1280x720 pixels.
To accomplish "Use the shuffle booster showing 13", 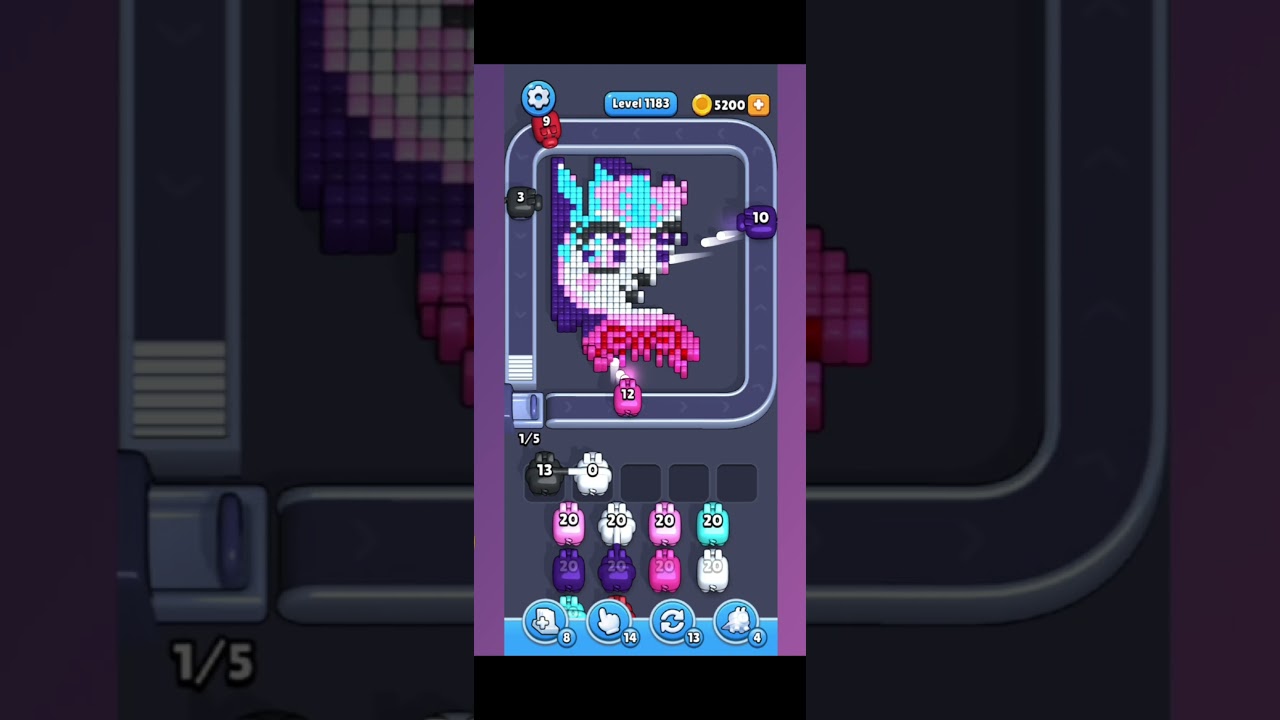I will pos(675,622).
